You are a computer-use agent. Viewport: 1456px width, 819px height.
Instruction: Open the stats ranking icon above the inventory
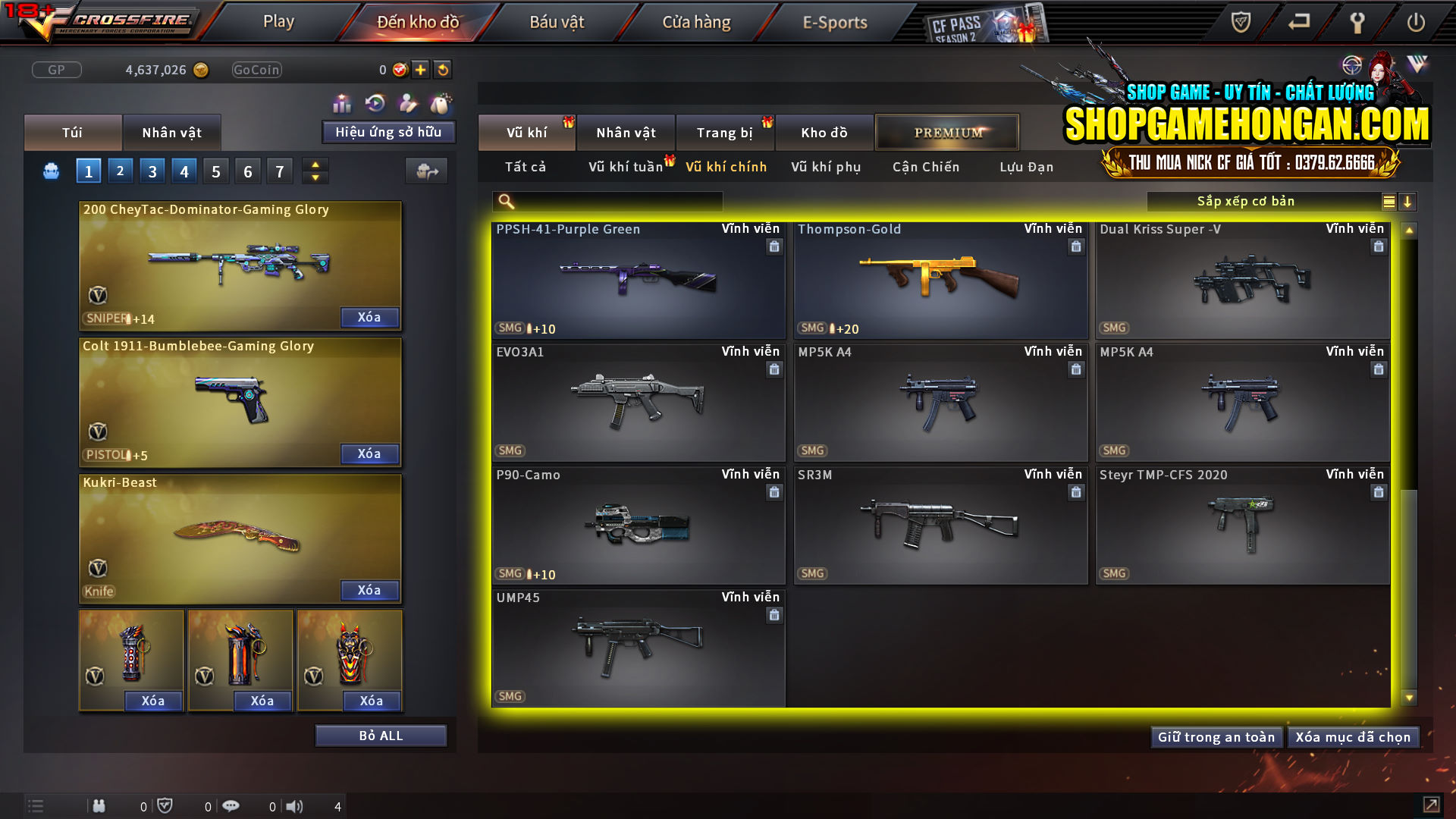click(x=341, y=102)
